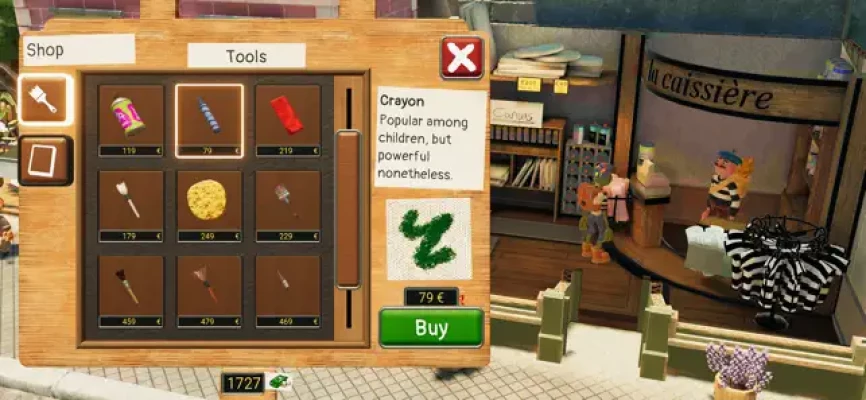This screenshot has width=866, height=400.
Task: Choose the tool priced 229 €
Action: coord(287,205)
